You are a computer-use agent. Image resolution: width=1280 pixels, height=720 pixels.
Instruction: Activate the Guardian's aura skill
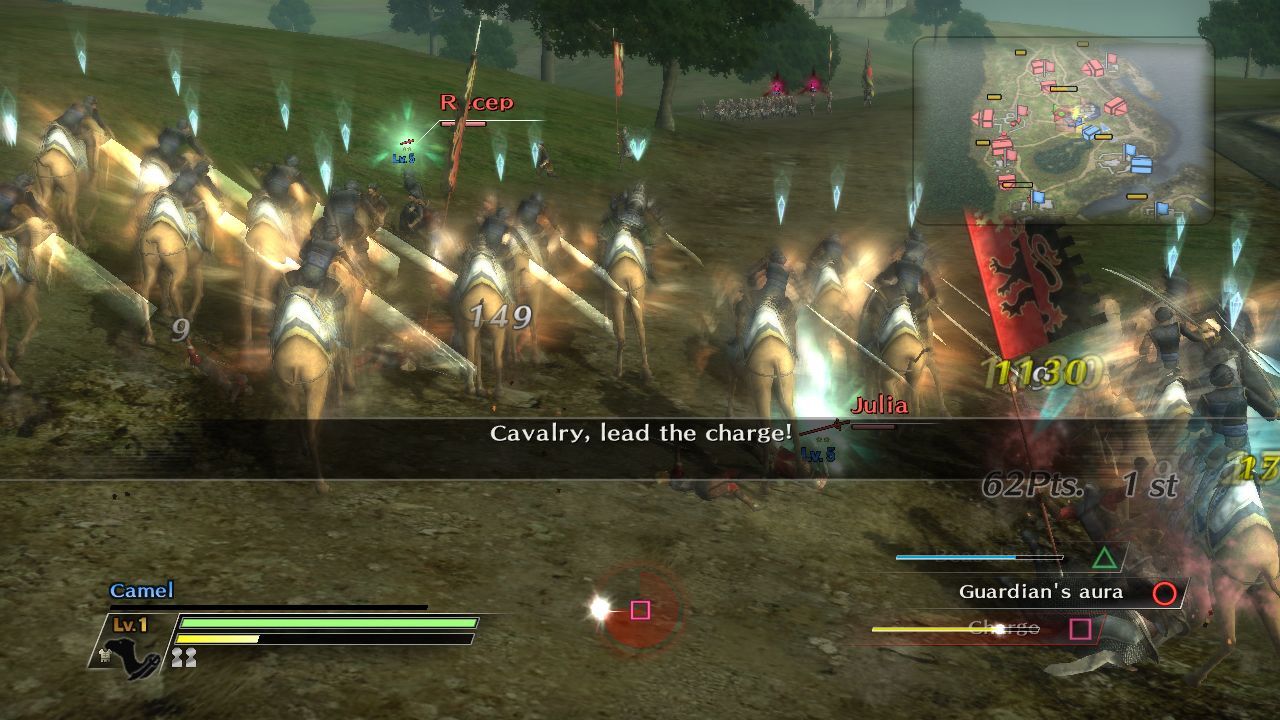pos(1164,593)
